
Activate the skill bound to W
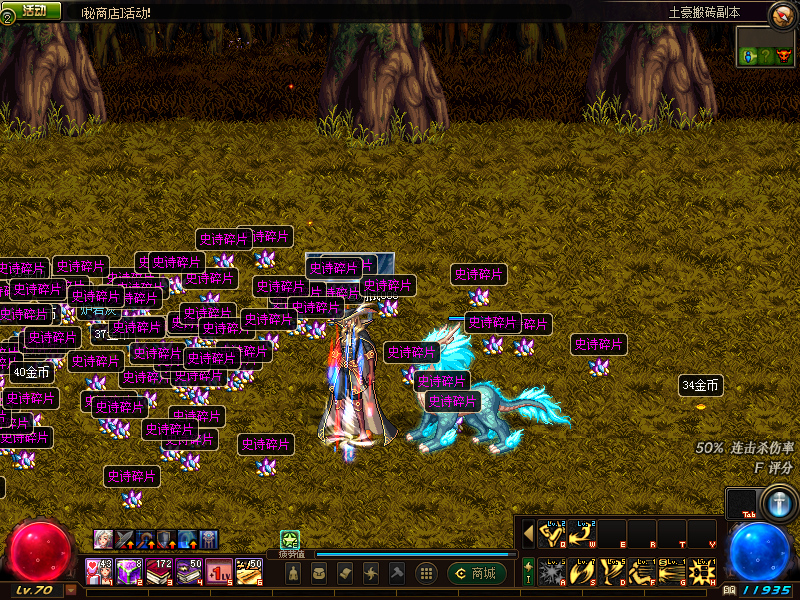pyautogui.click(x=582, y=534)
